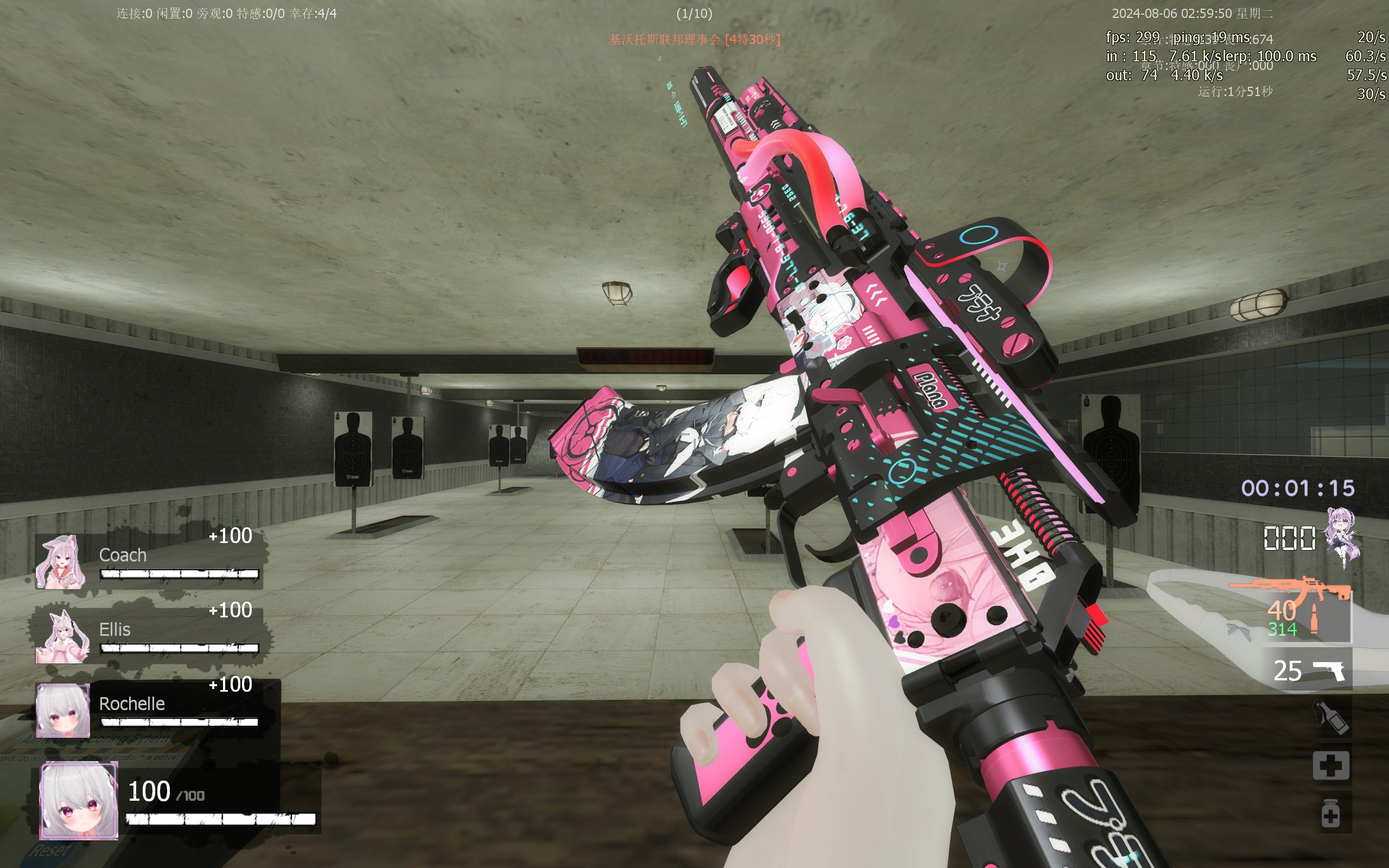Click Coach's teammate portrait
The image size is (1389, 868).
[x=61, y=563]
